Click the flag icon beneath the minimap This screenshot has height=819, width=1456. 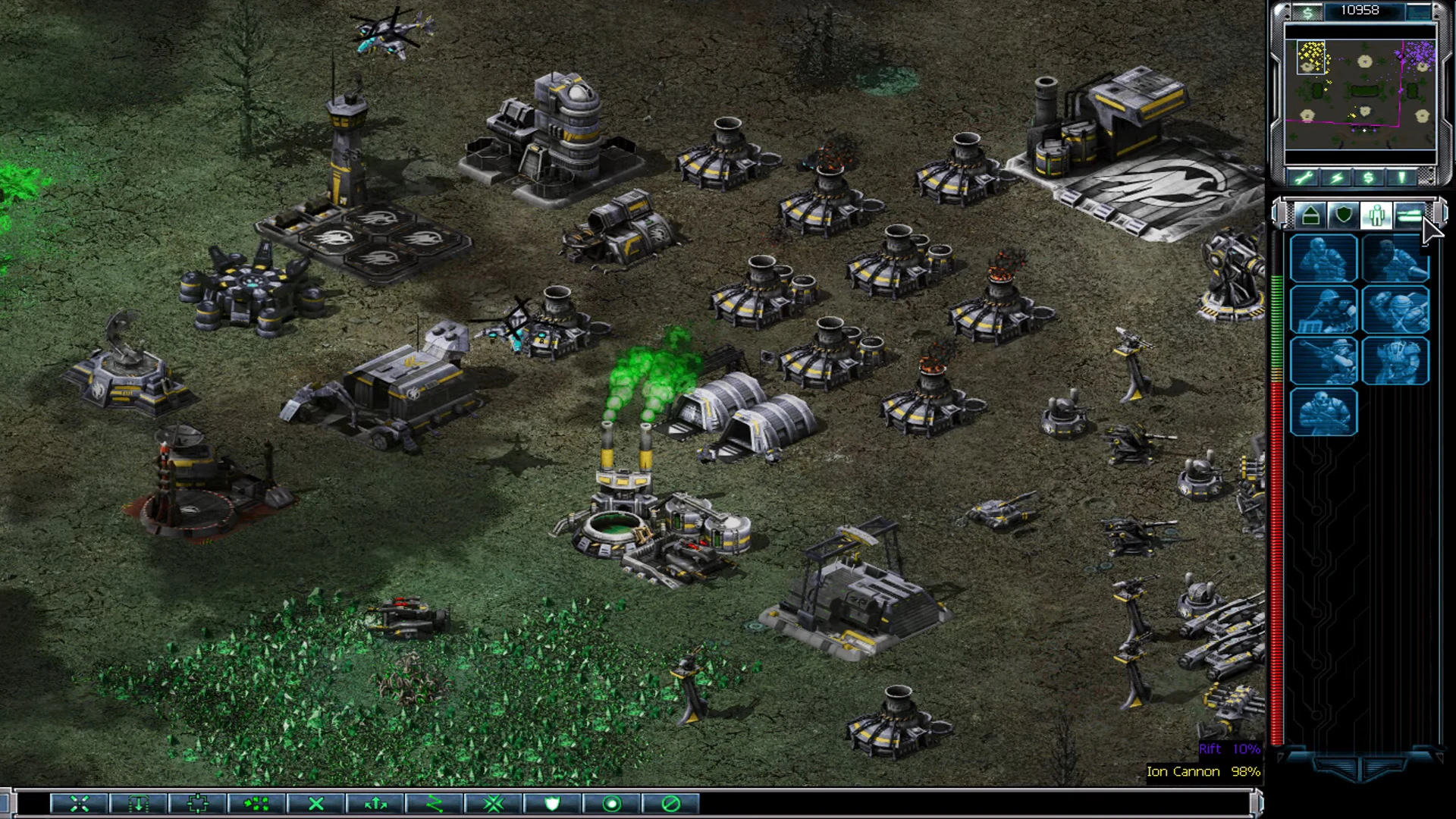[x=1401, y=177]
